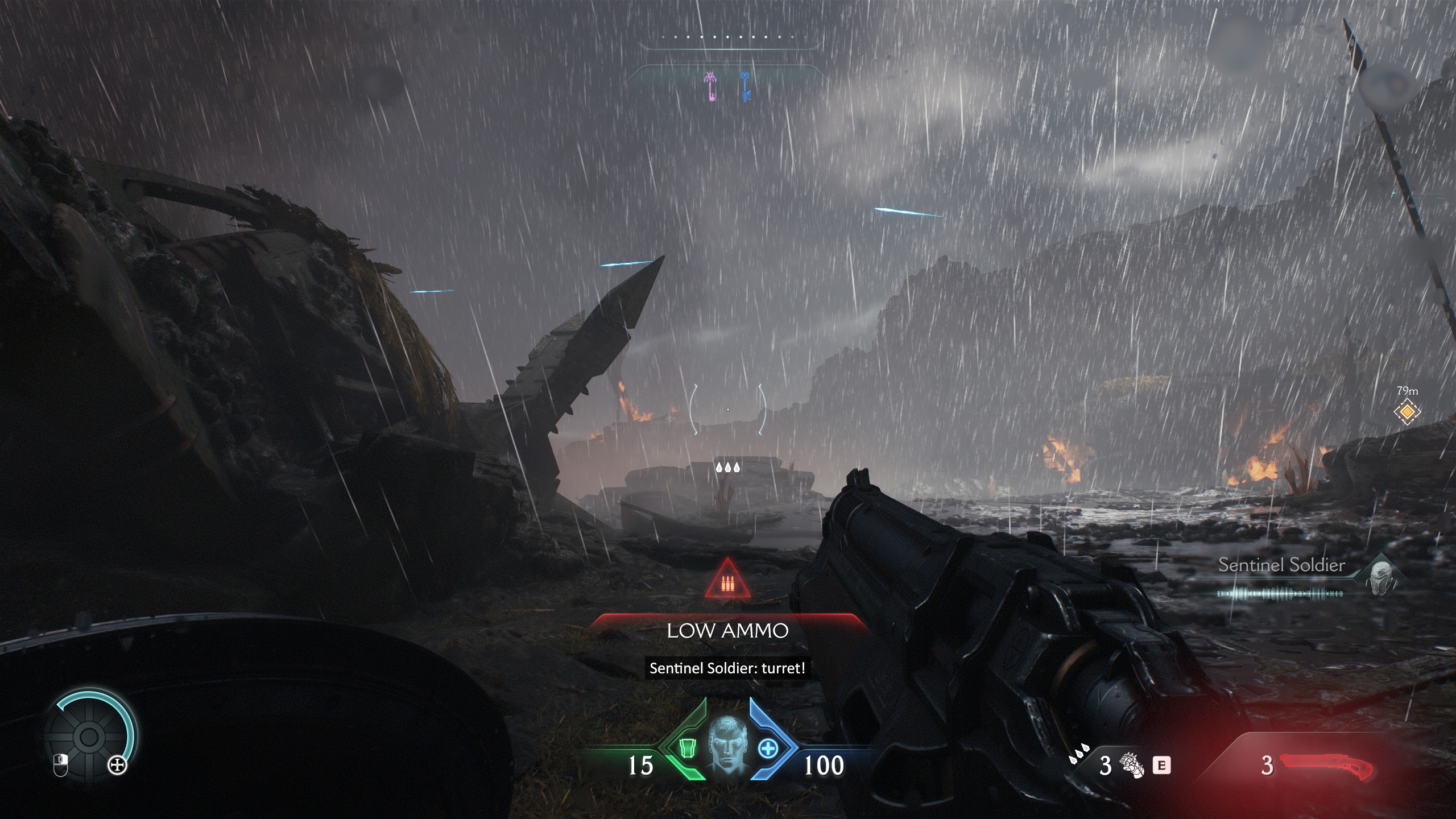
Task: Activate the shield wheel icon
Action: (89, 738)
